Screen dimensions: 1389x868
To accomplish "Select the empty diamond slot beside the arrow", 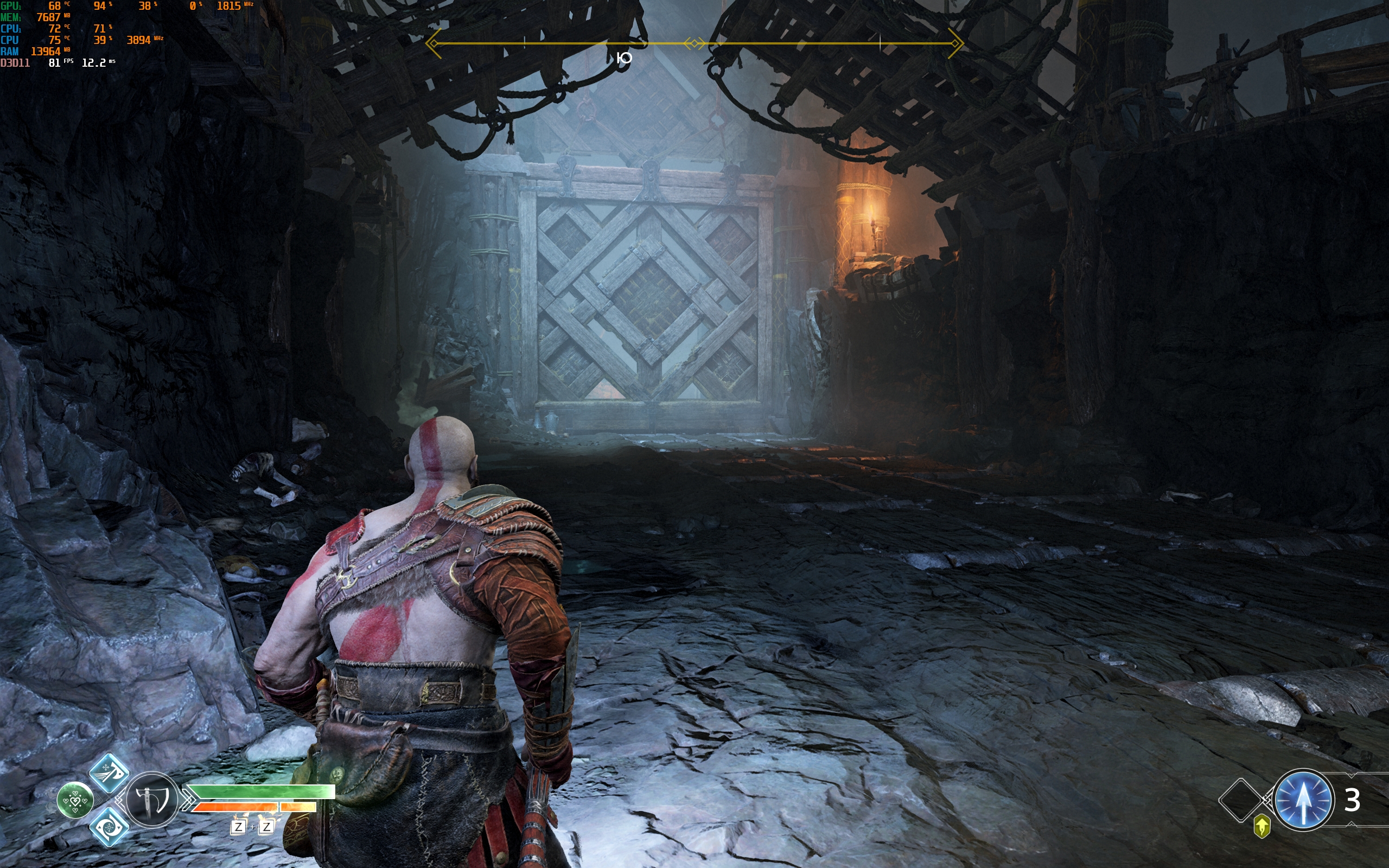I will point(1240,800).
